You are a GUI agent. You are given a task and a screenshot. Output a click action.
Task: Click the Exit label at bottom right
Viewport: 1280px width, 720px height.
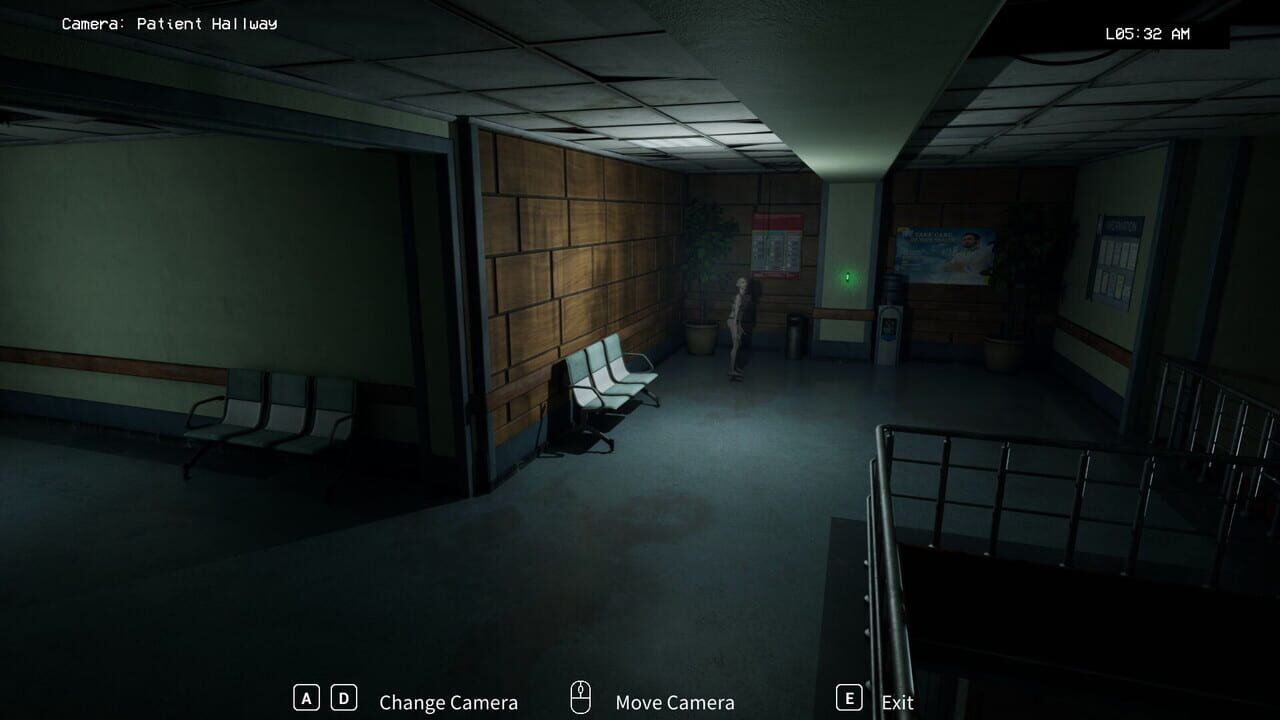coord(897,702)
